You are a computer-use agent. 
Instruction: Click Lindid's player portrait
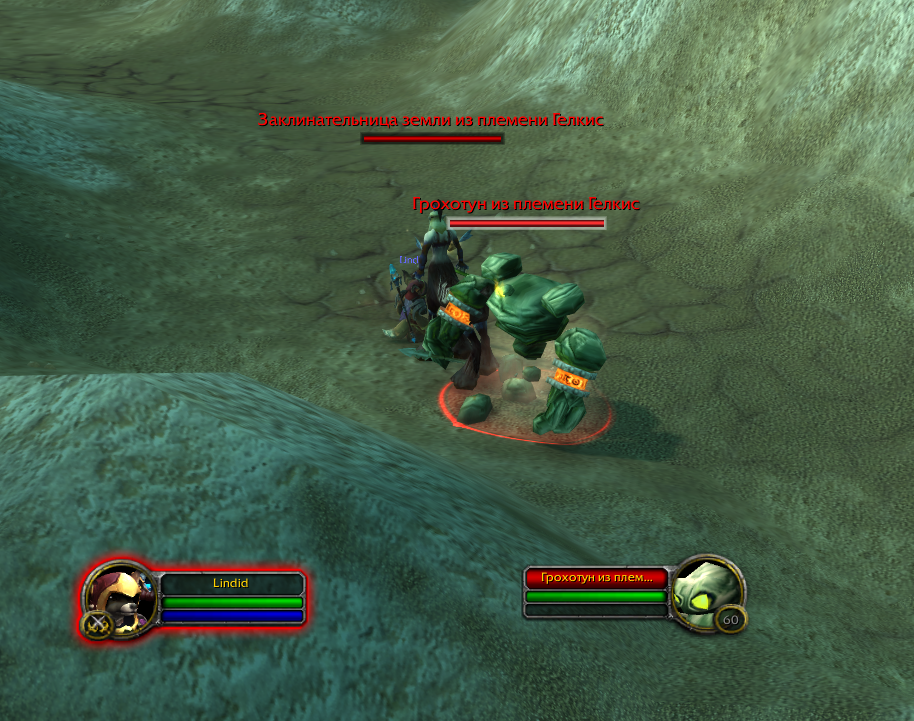(119, 598)
